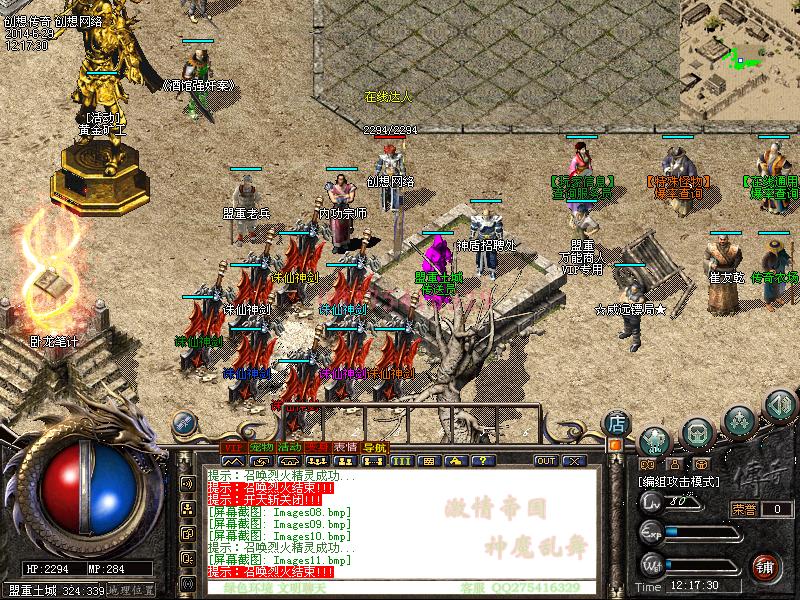Close the chat panel with X
The width and height of the screenshot is (800, 600).
(x=573, y=461)
